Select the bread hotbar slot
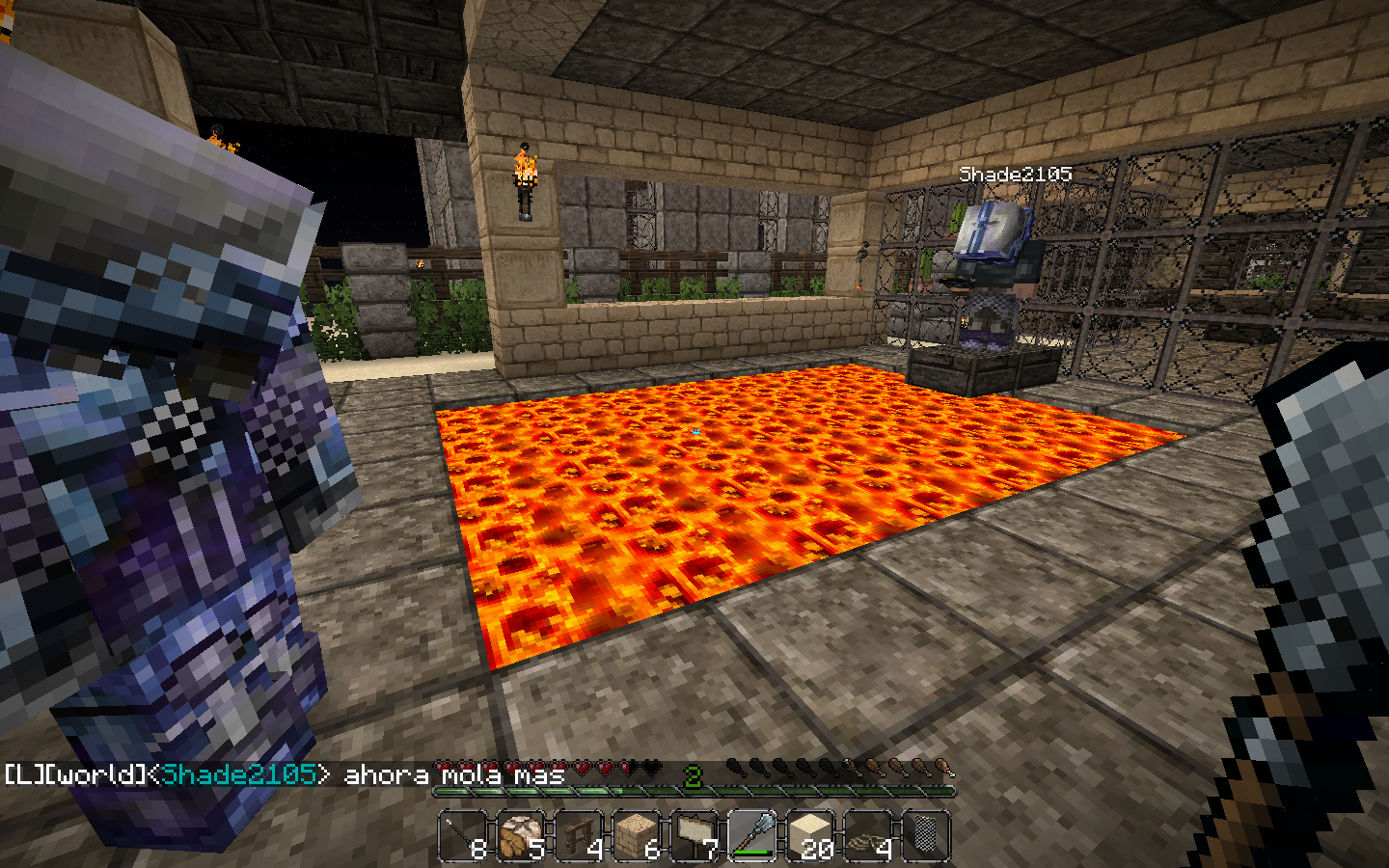Screen dimensions: 1389x868 (522, 835)
